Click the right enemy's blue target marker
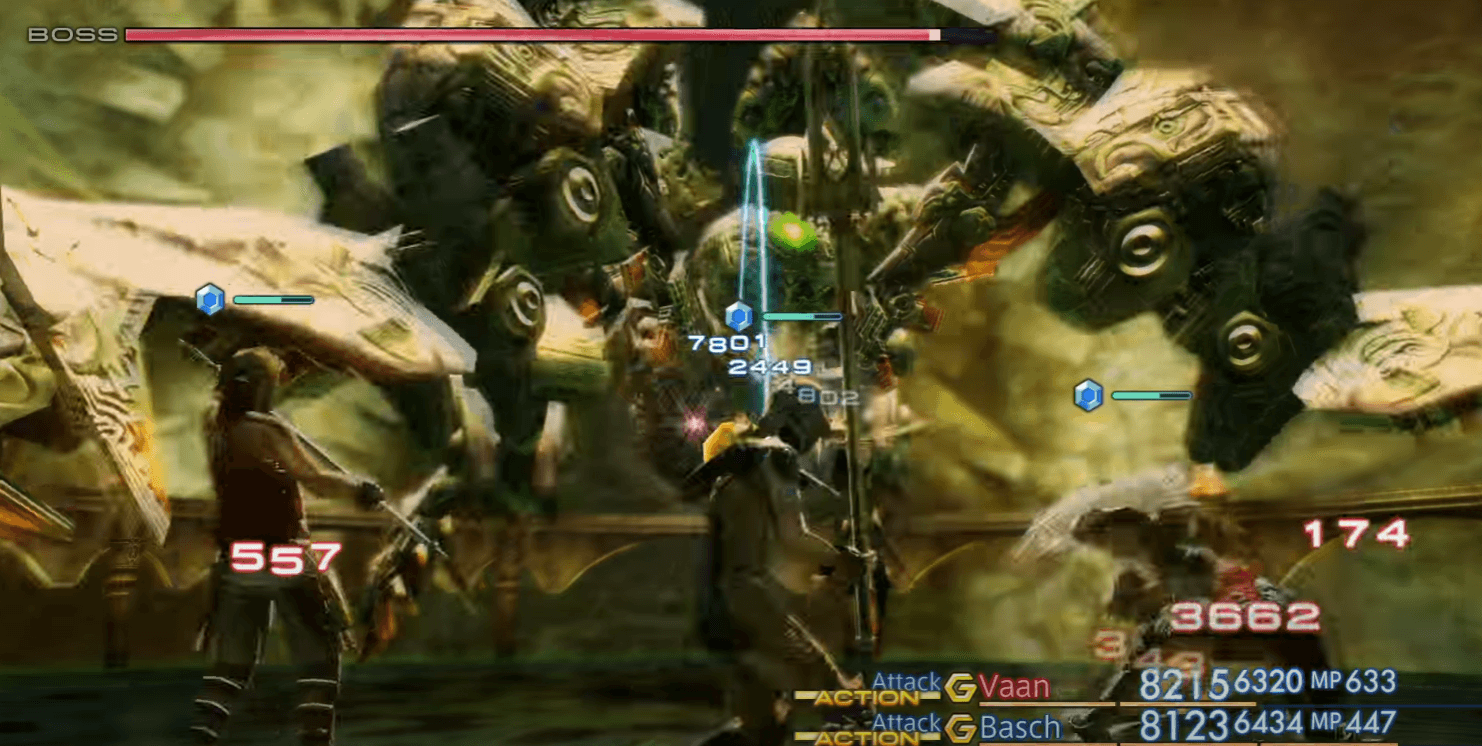Image resolution: width=1482 pixels, height=746 pixels. coord(1088,394)
